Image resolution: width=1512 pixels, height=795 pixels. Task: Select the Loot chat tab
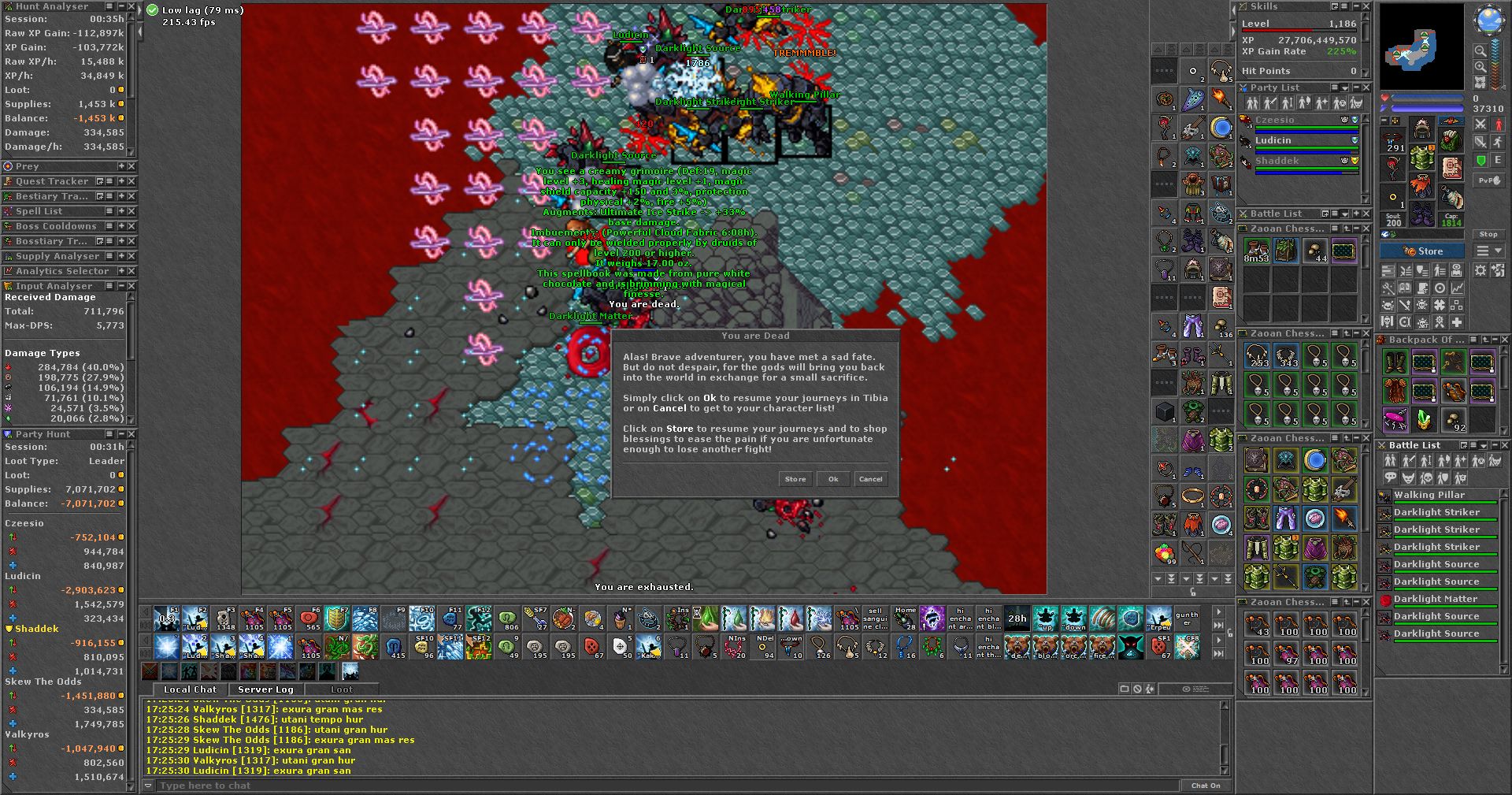342,689
